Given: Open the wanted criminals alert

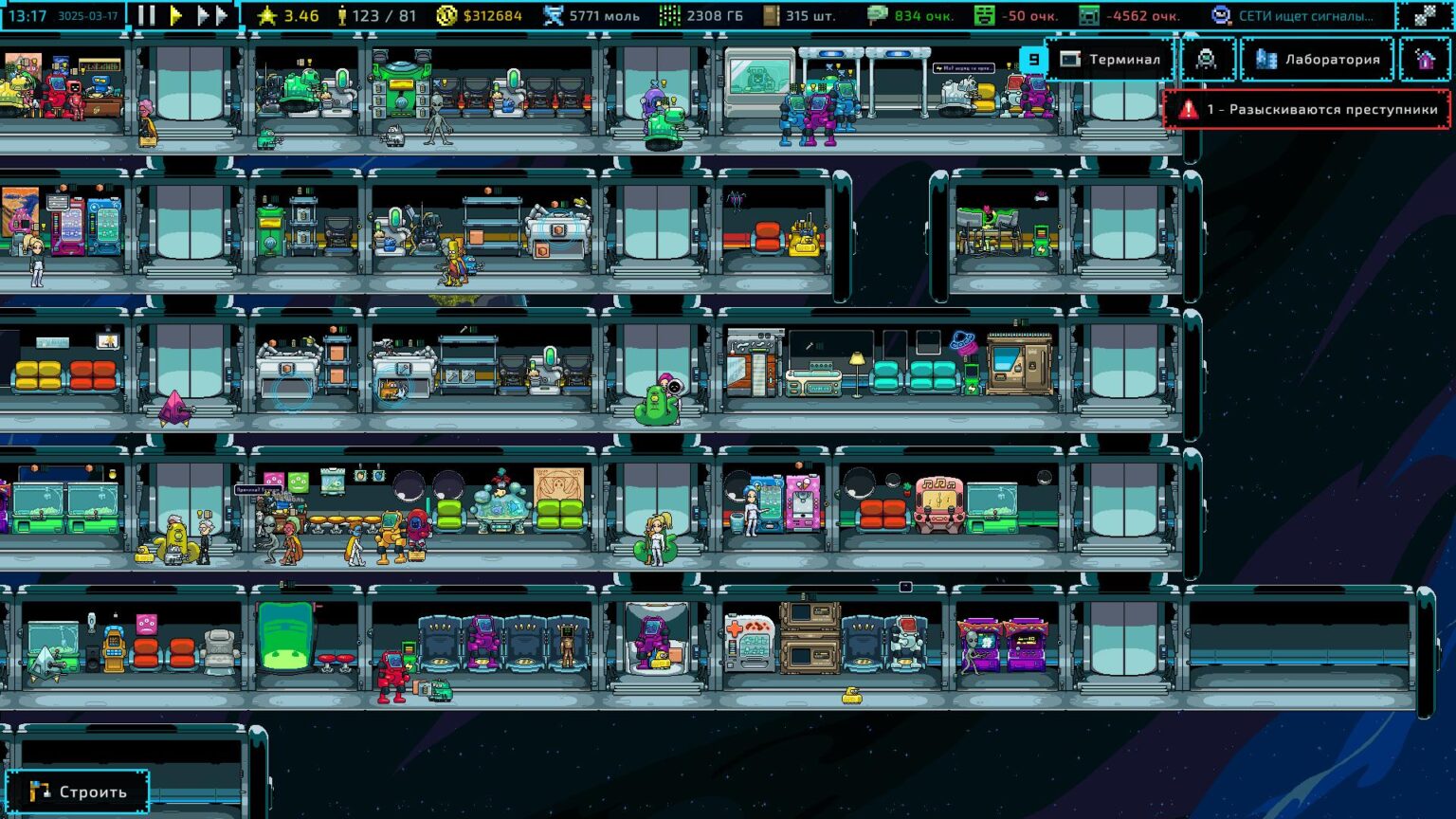Looking at the screenshot, I should pyautogui.click(x=1307, y=110).
